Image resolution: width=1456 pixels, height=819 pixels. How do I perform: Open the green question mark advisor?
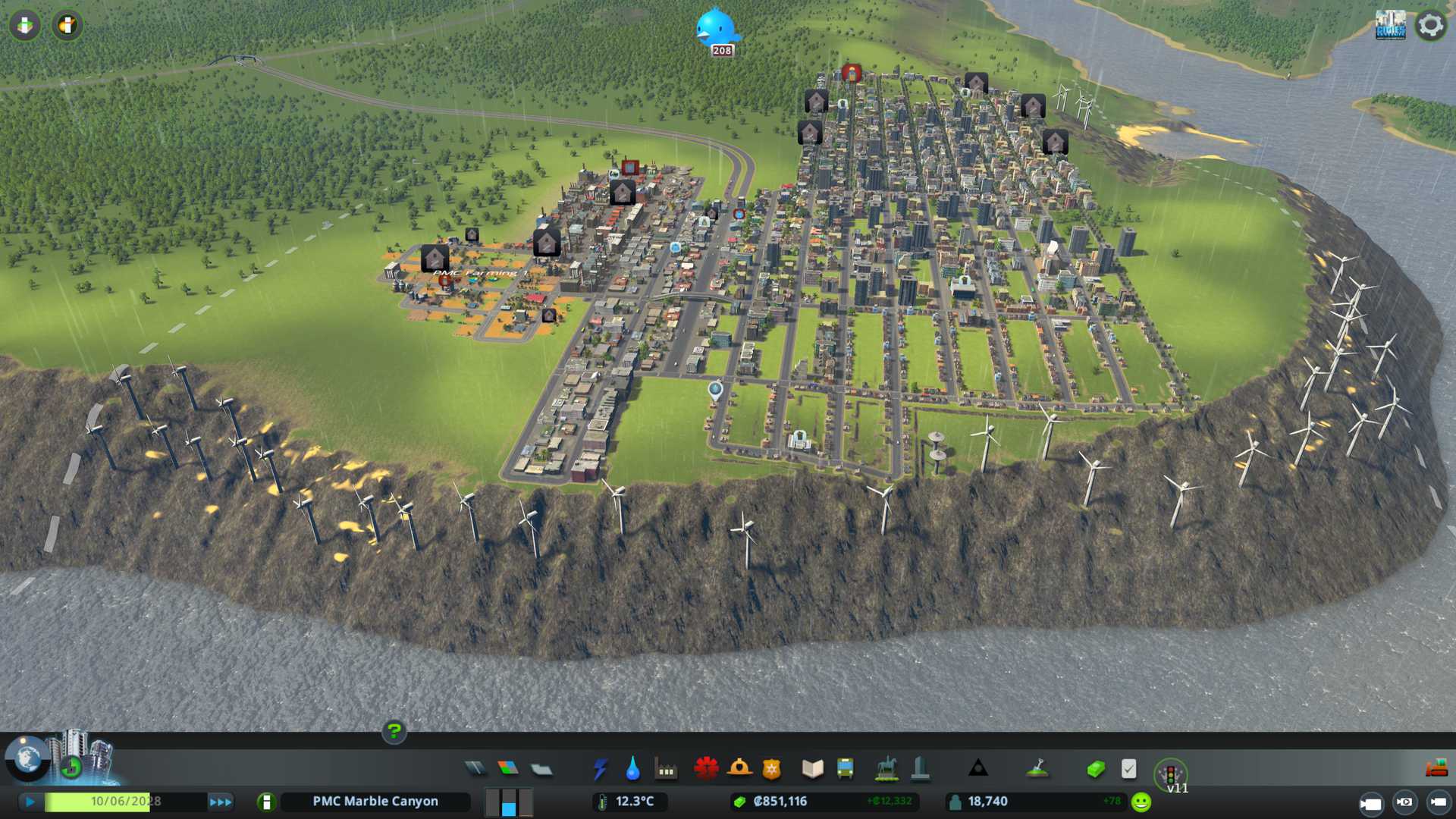(x=394, y=731)
